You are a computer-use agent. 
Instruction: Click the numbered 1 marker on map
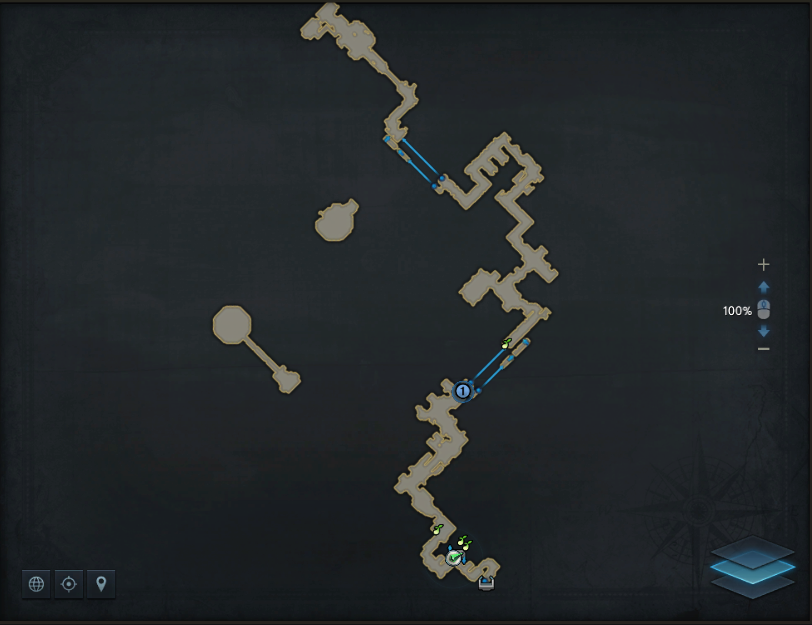pyautogui.click(x=462, y=391)
